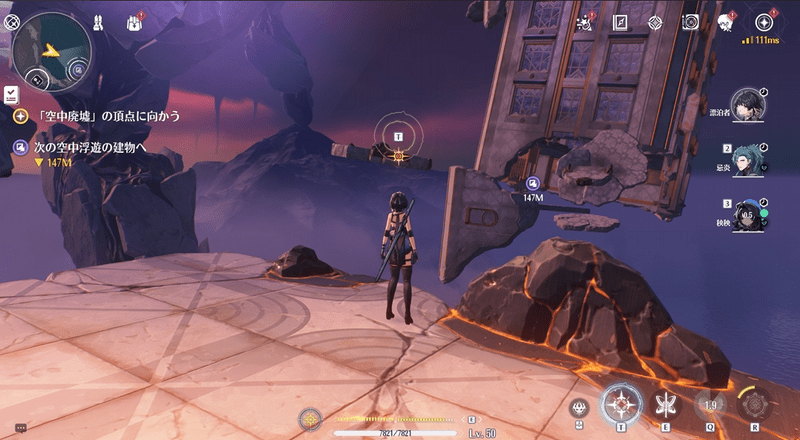Activate the echo skill showing 1.9 cooldown
Screen dimensions: 800x440
tap(711, 405)
